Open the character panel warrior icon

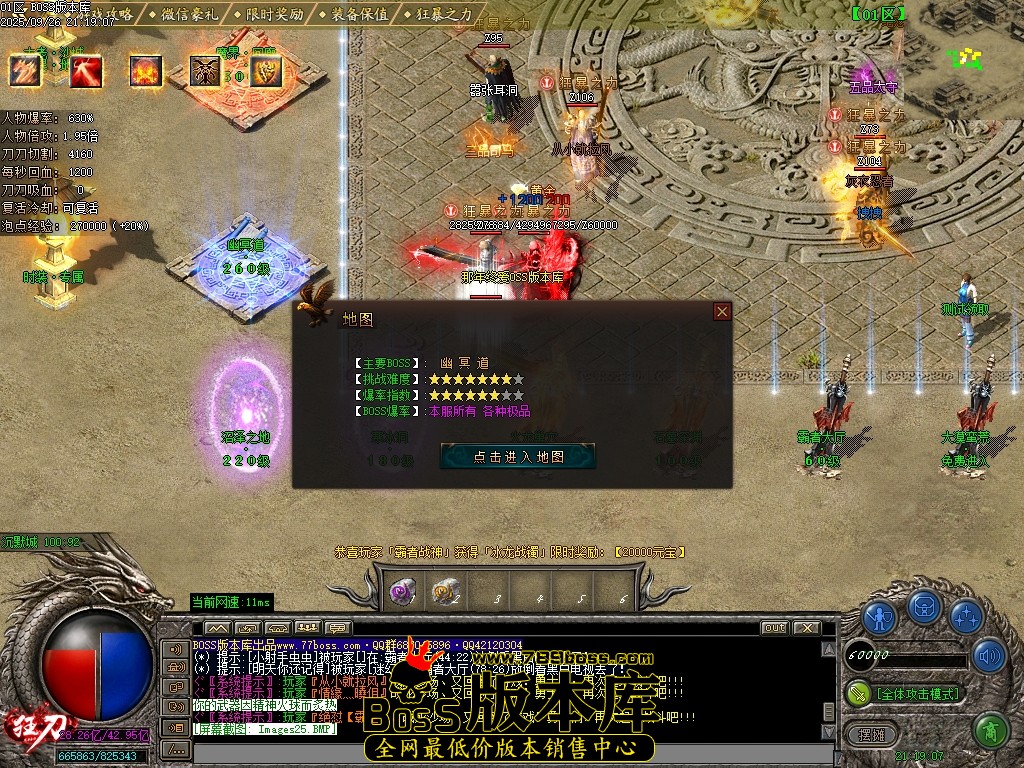click(x=879, y=616)
